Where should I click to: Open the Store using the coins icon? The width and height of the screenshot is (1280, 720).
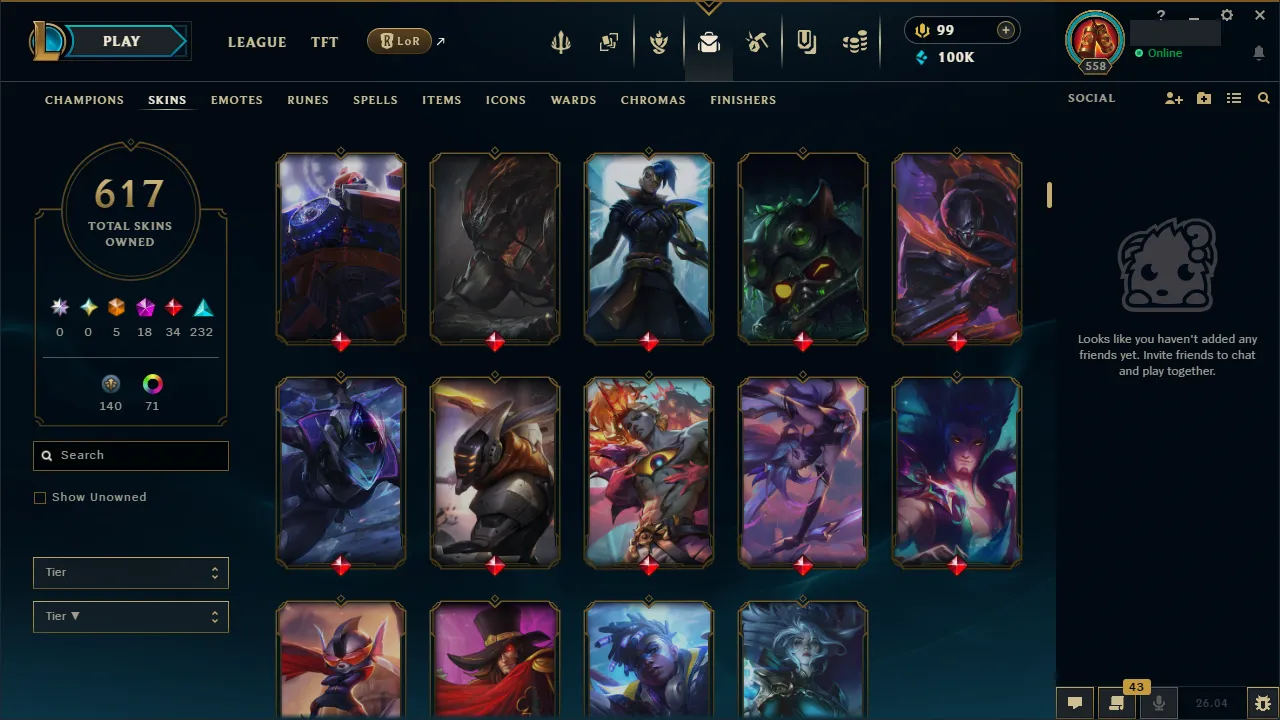click(x=855, y=41)
